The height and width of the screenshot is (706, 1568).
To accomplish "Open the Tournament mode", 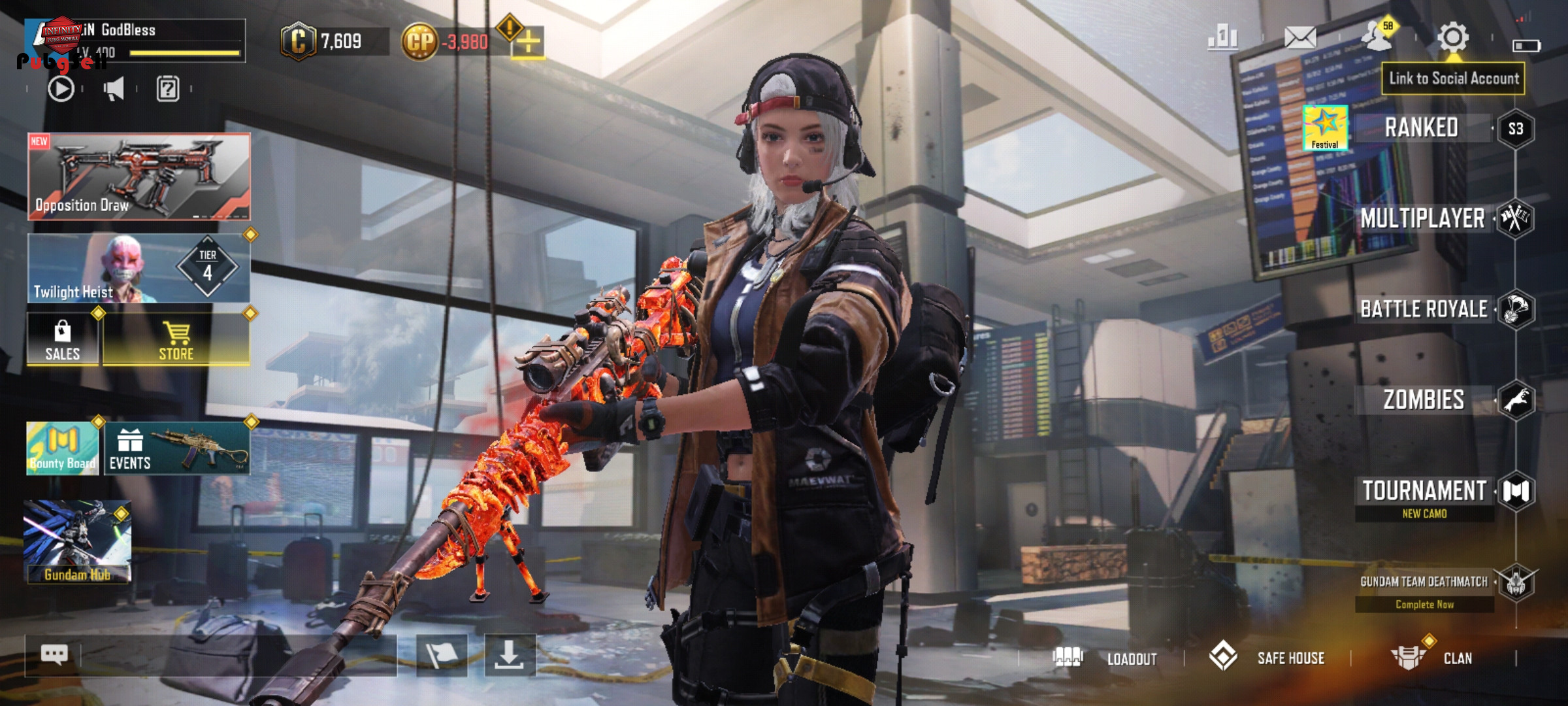I will (x=1424, y=492).
